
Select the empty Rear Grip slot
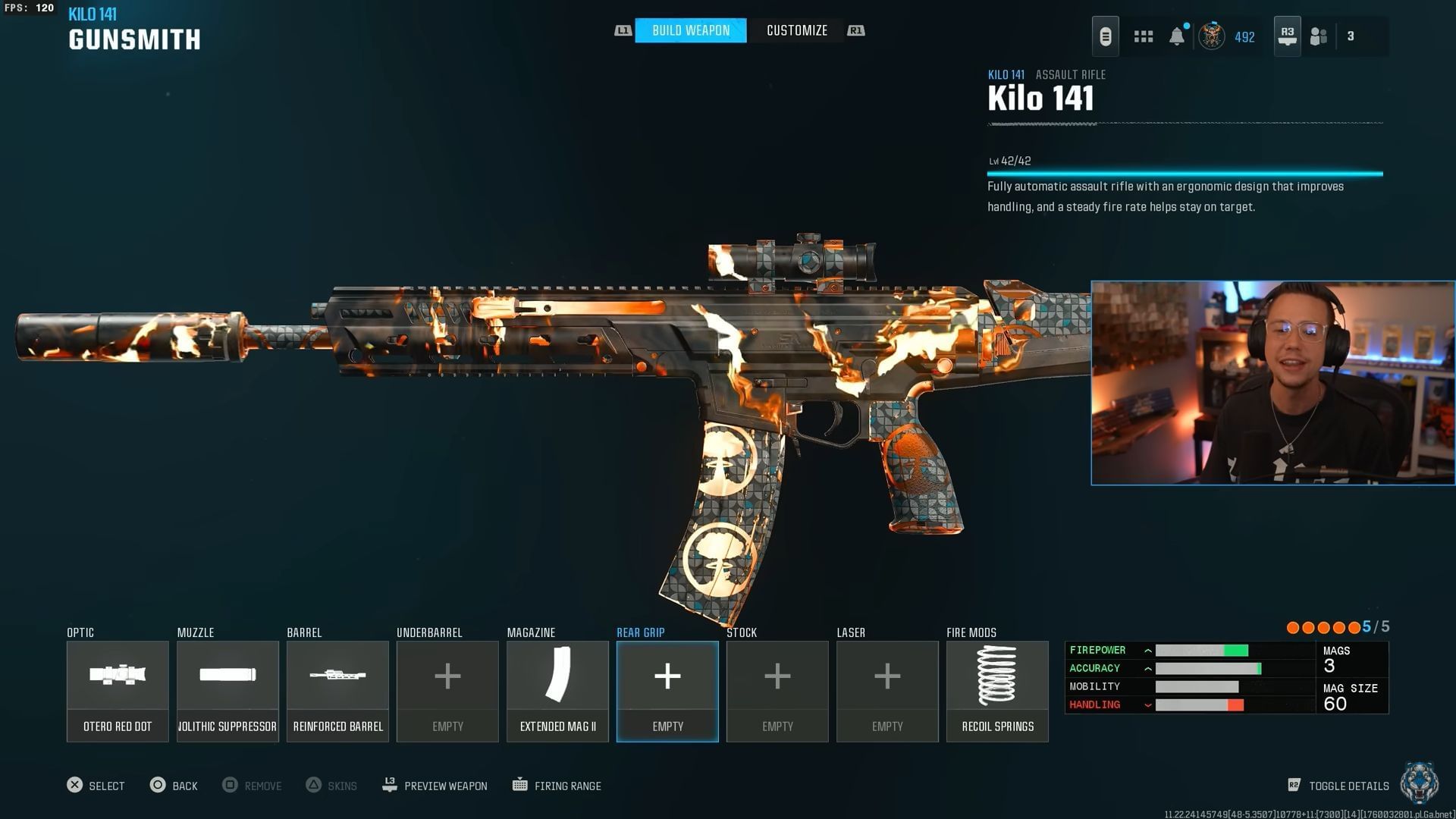coord(667,690)
